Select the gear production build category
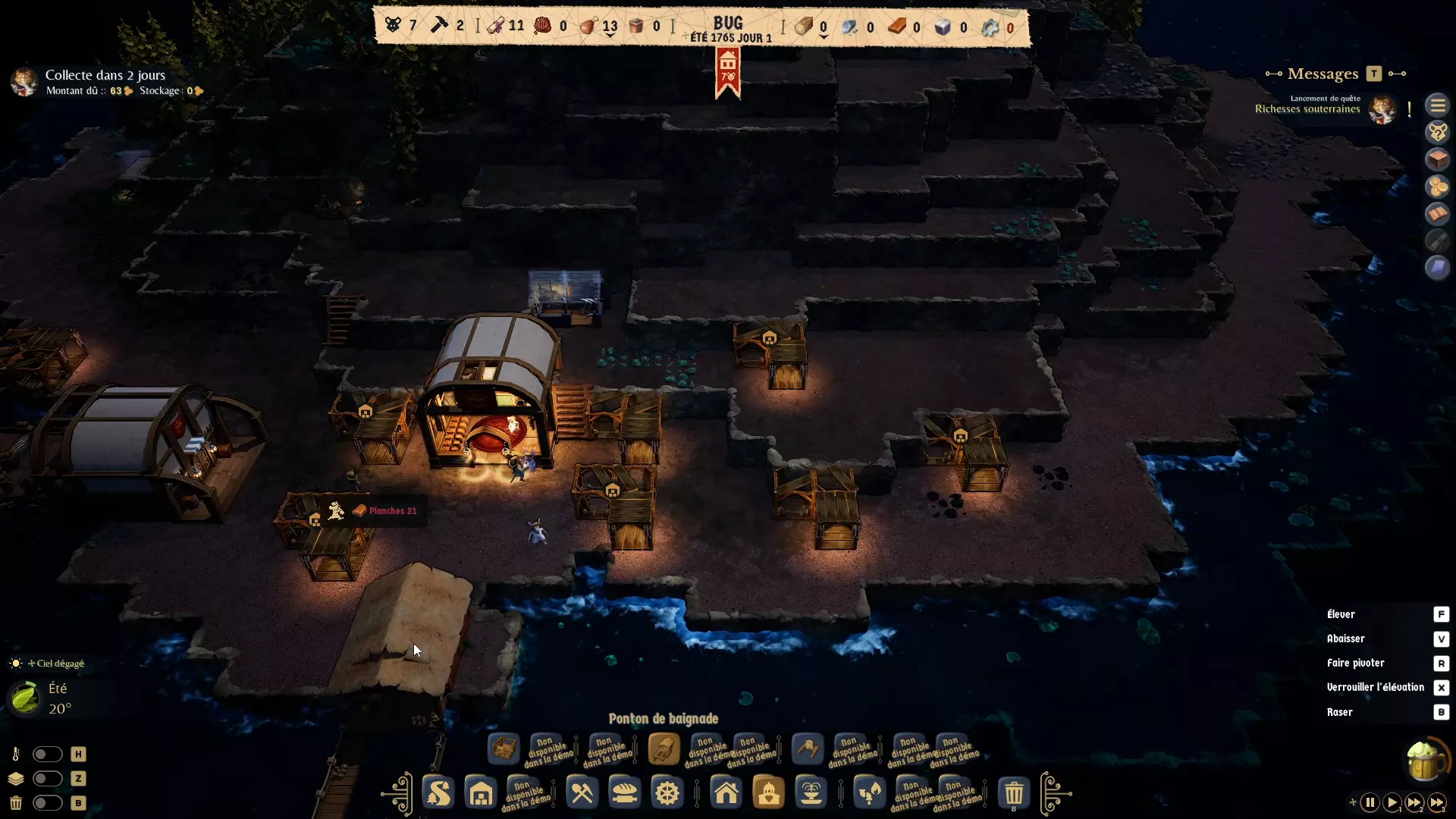 (667, 793)
